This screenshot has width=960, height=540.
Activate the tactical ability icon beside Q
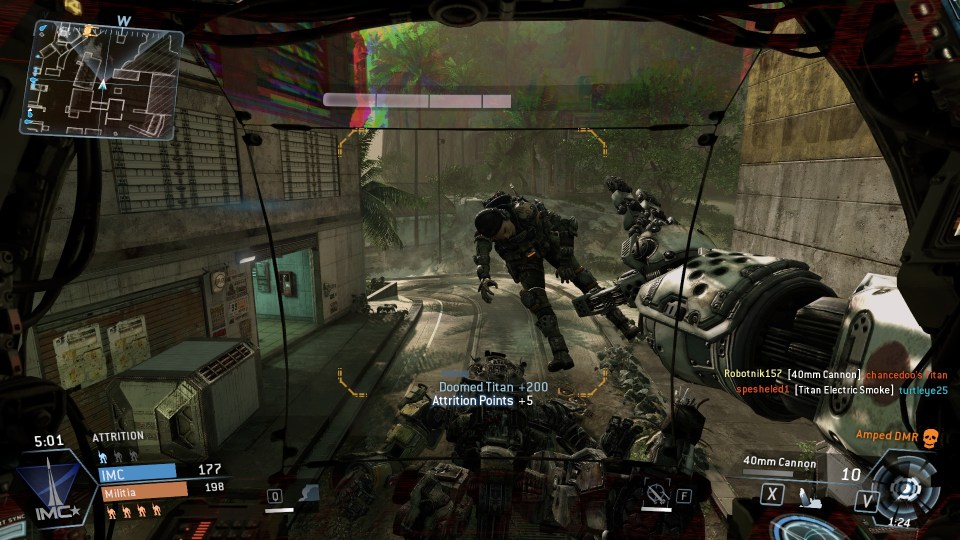(x=308, y=493)
